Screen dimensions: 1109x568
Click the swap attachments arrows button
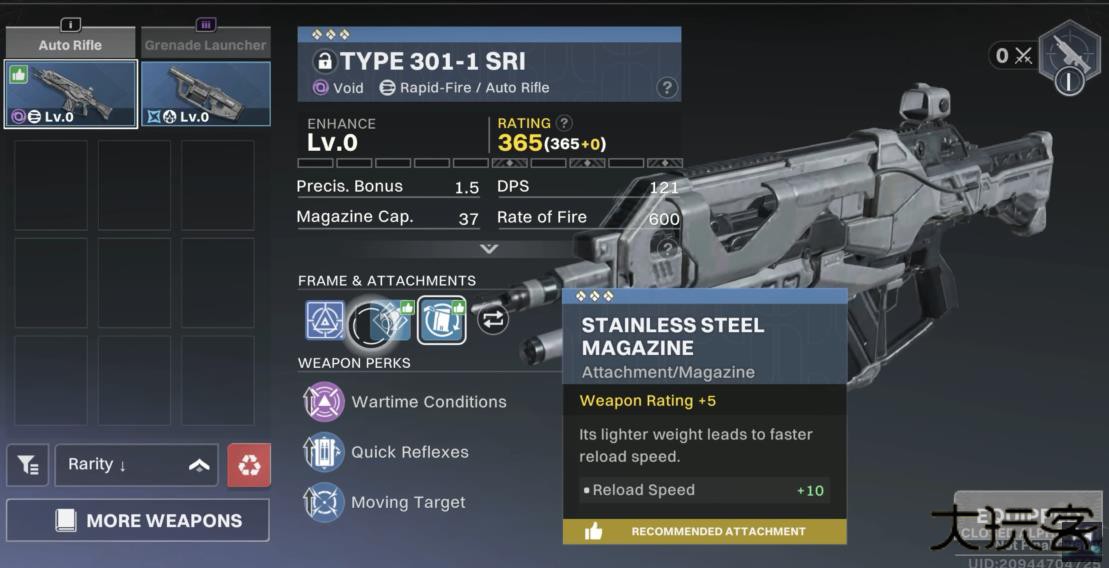point(493,320)
